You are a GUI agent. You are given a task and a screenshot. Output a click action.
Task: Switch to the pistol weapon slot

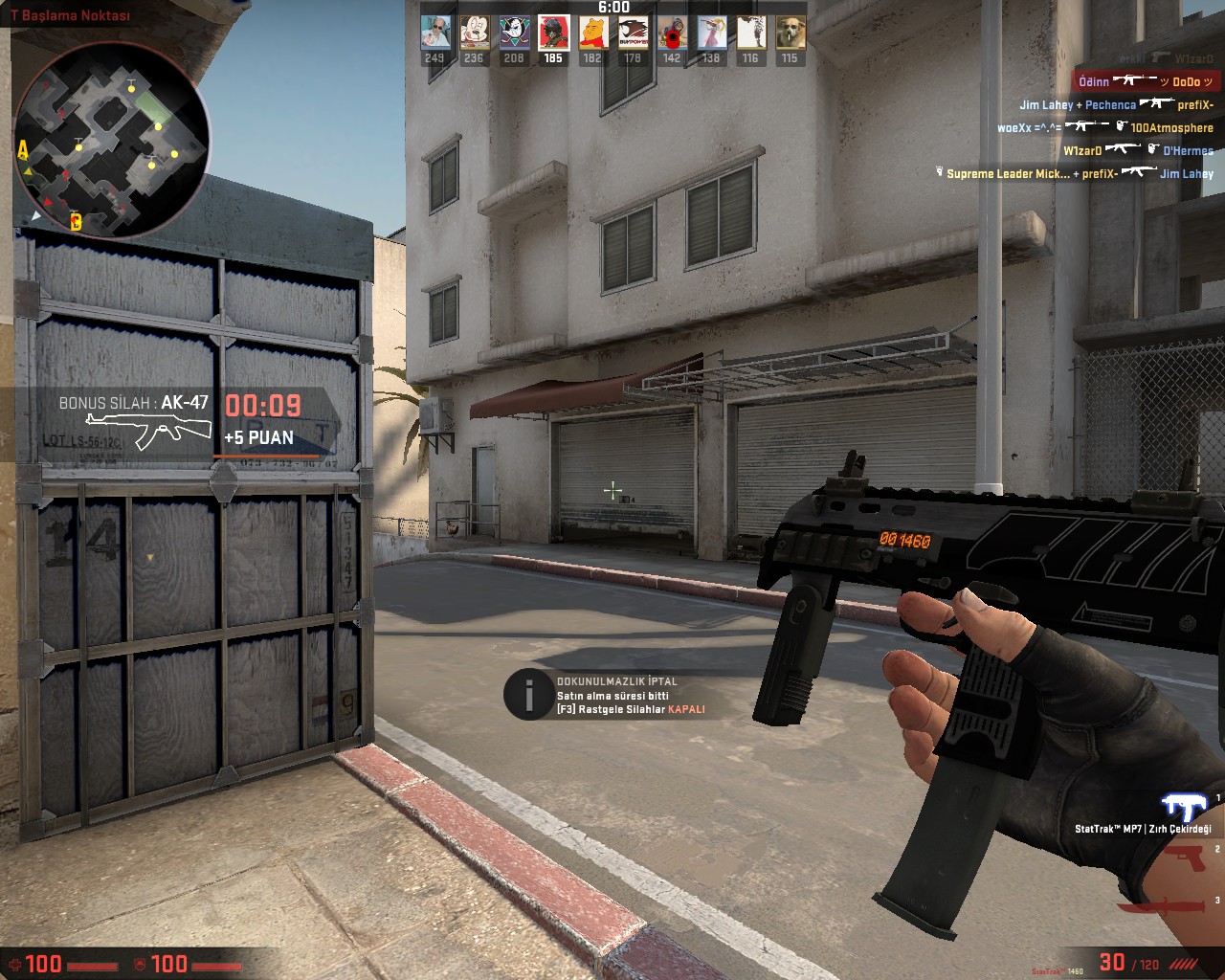1185,858
